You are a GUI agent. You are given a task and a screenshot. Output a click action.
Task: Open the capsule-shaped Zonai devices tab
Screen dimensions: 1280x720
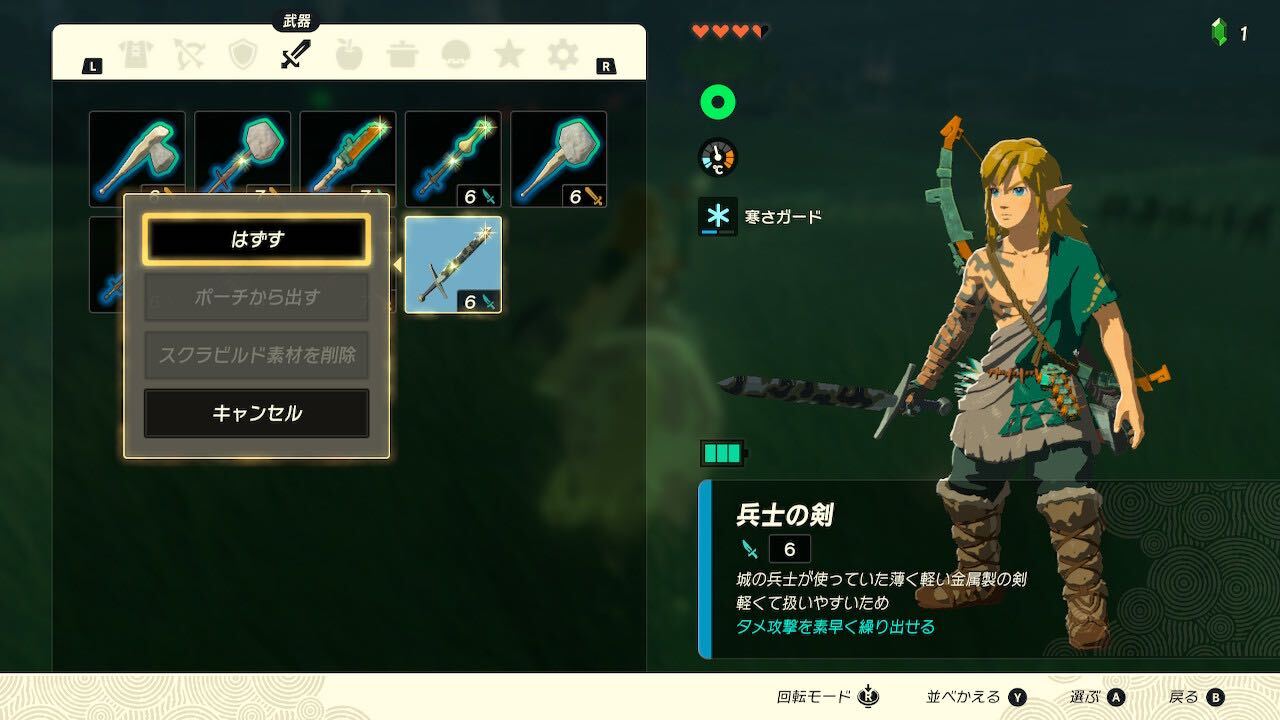(x=456, y=55)
